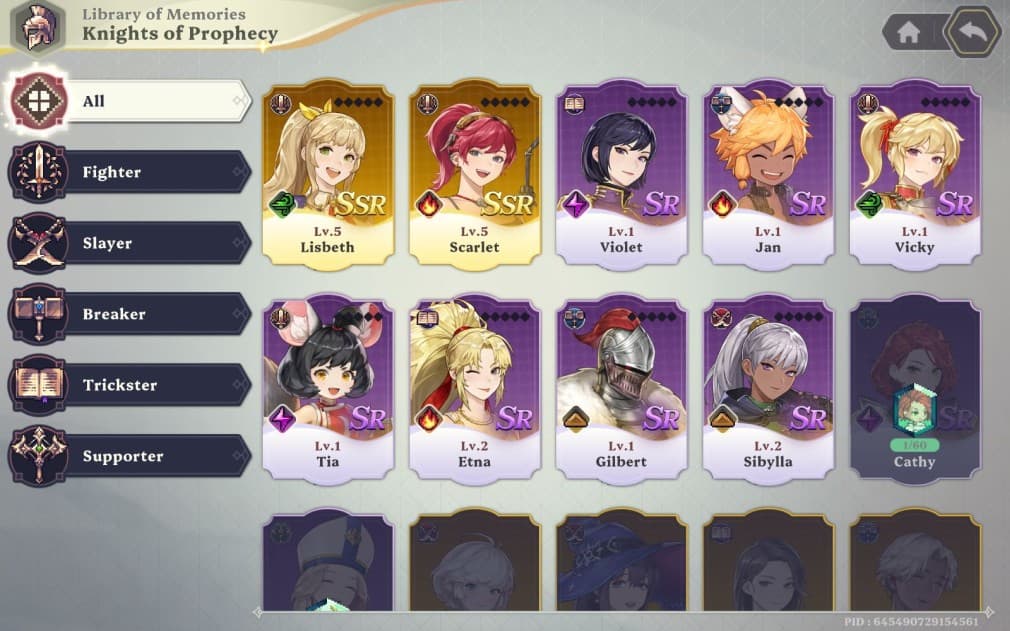Select the Scarlet SSR card
This screenshot has width=1010, height=631.
tap(475, 175)
